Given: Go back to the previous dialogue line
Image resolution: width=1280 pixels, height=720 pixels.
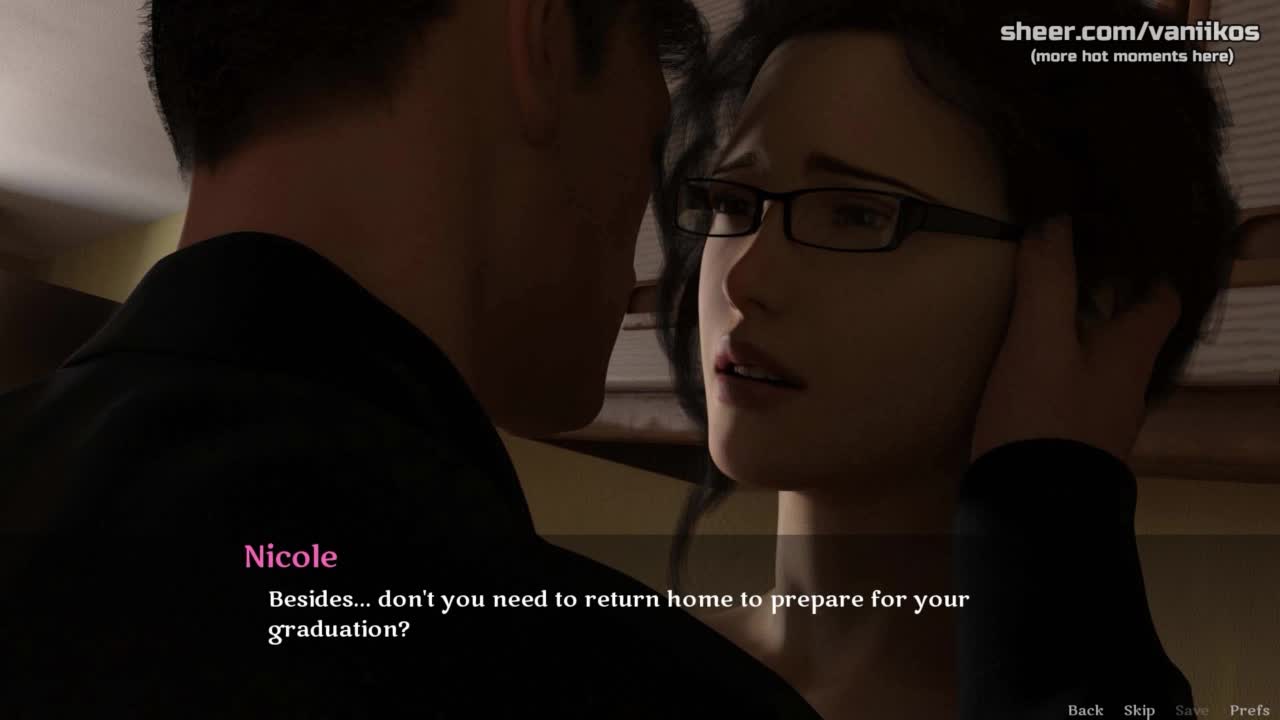Looking at the screenshot, I should click(x=1085, y=710).
